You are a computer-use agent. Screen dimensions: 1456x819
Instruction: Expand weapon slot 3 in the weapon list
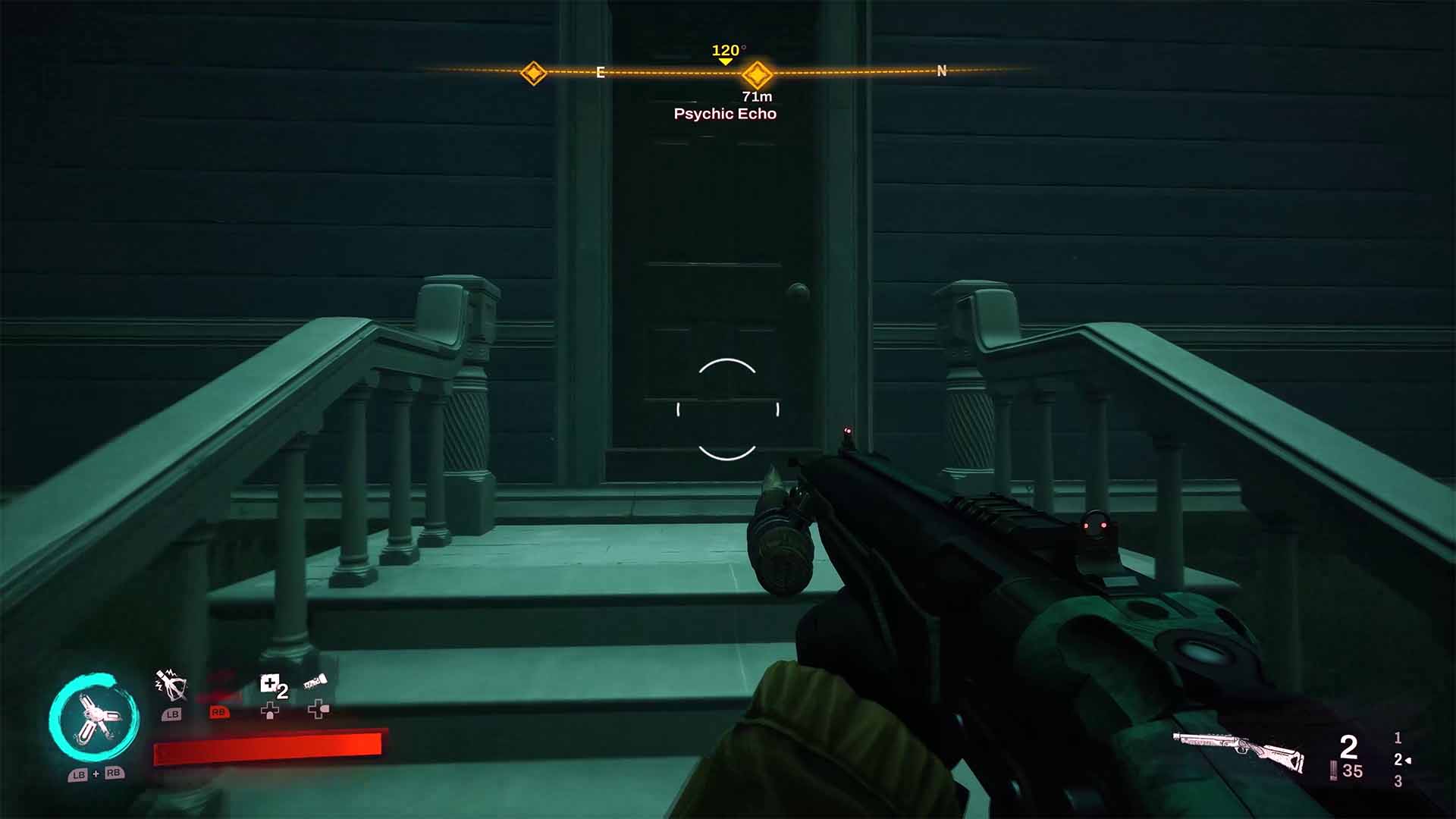tap(1399, 781)
